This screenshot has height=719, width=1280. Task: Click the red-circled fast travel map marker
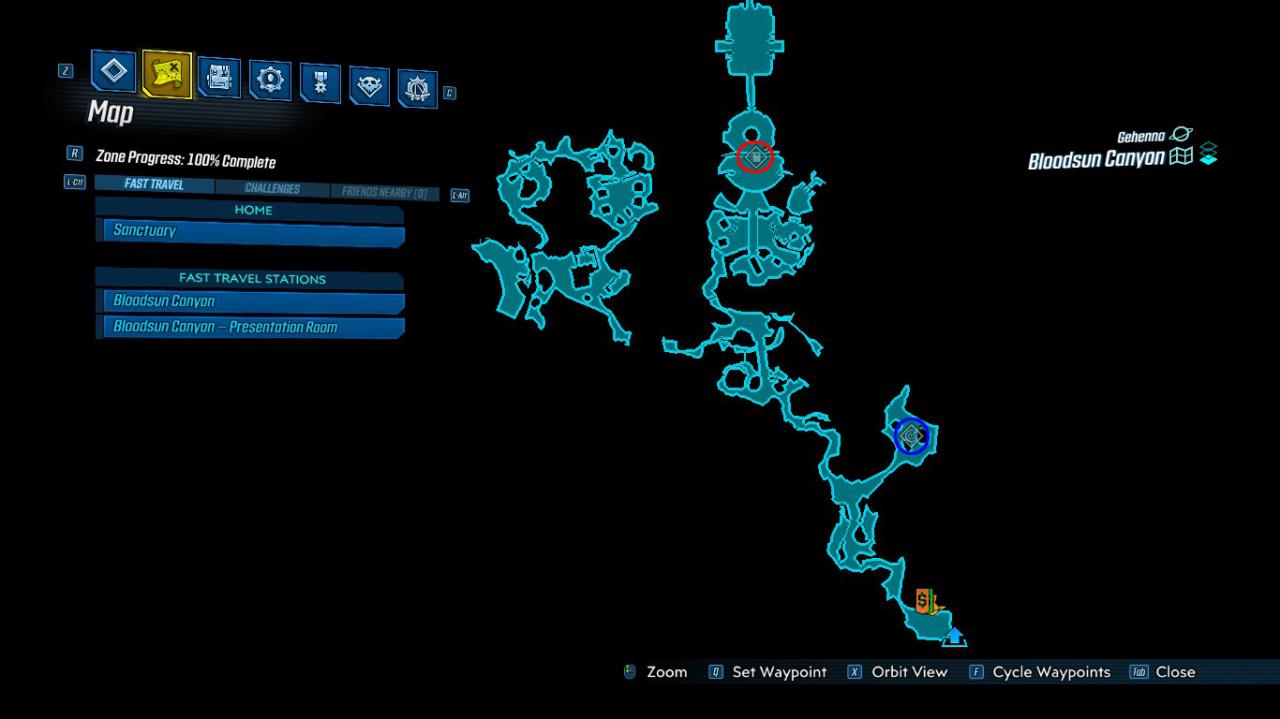[755, 157]
